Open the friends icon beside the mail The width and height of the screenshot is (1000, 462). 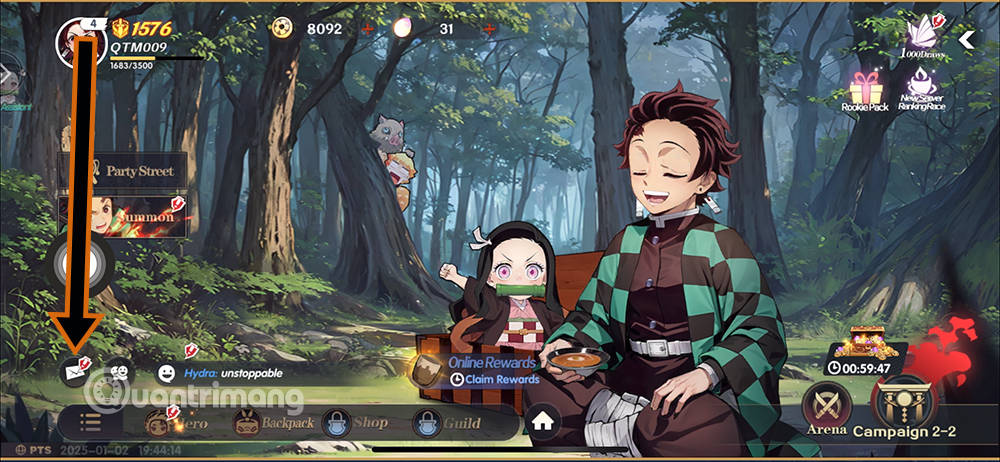coord(119,371)
